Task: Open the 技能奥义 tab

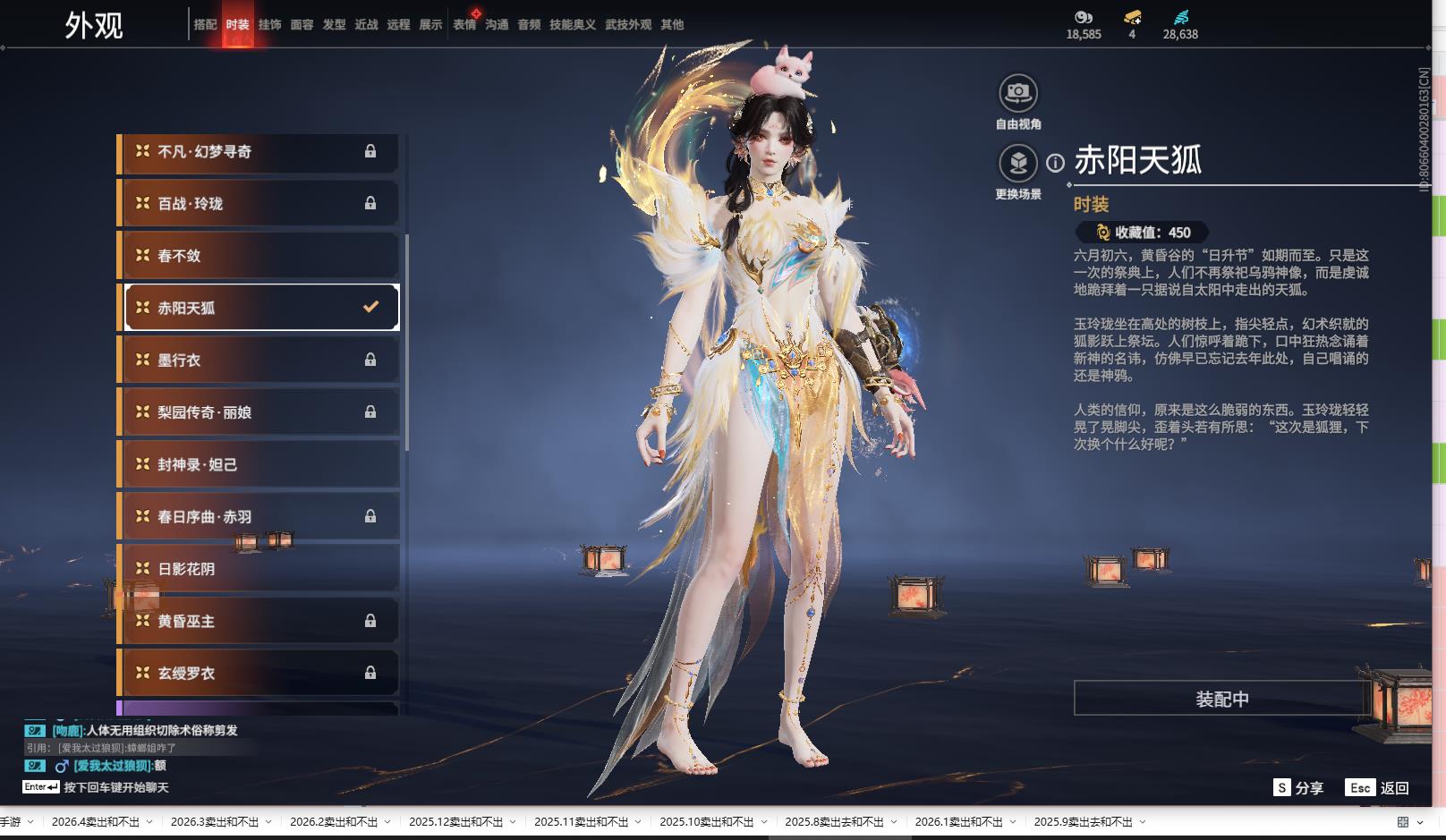Action: [572, 25]
